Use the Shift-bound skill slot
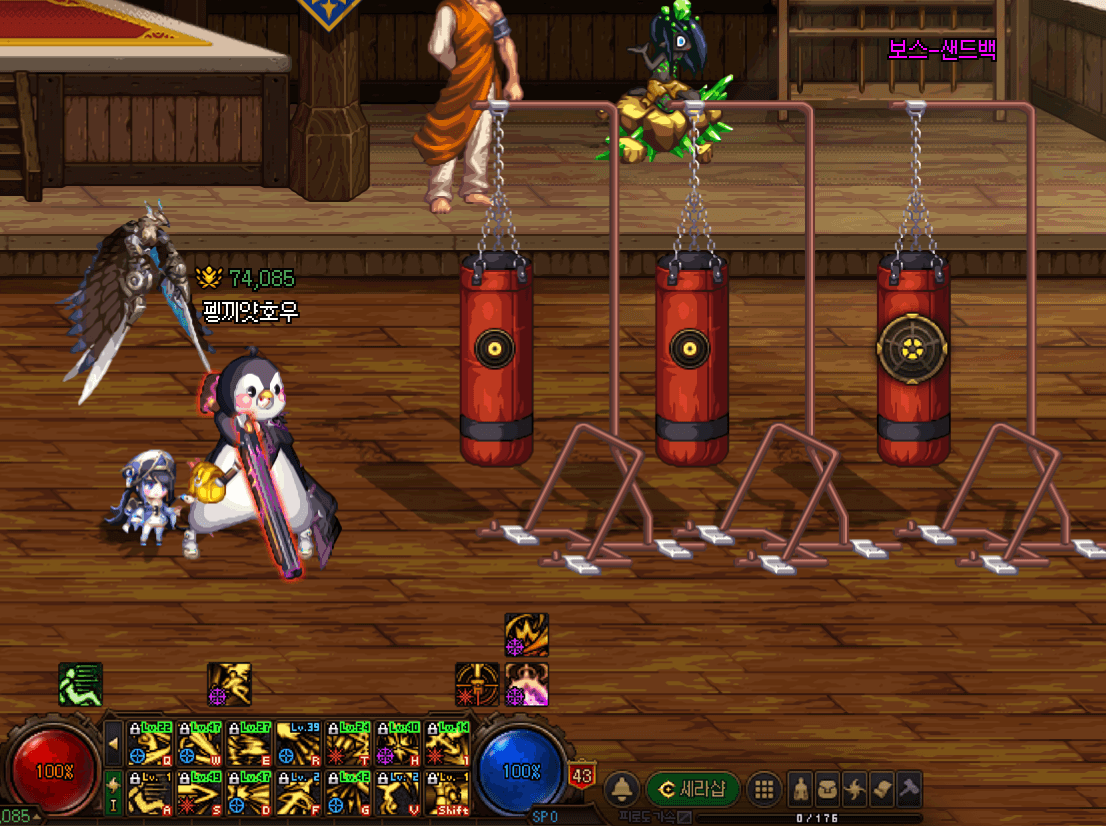 (x=447, y=793)
